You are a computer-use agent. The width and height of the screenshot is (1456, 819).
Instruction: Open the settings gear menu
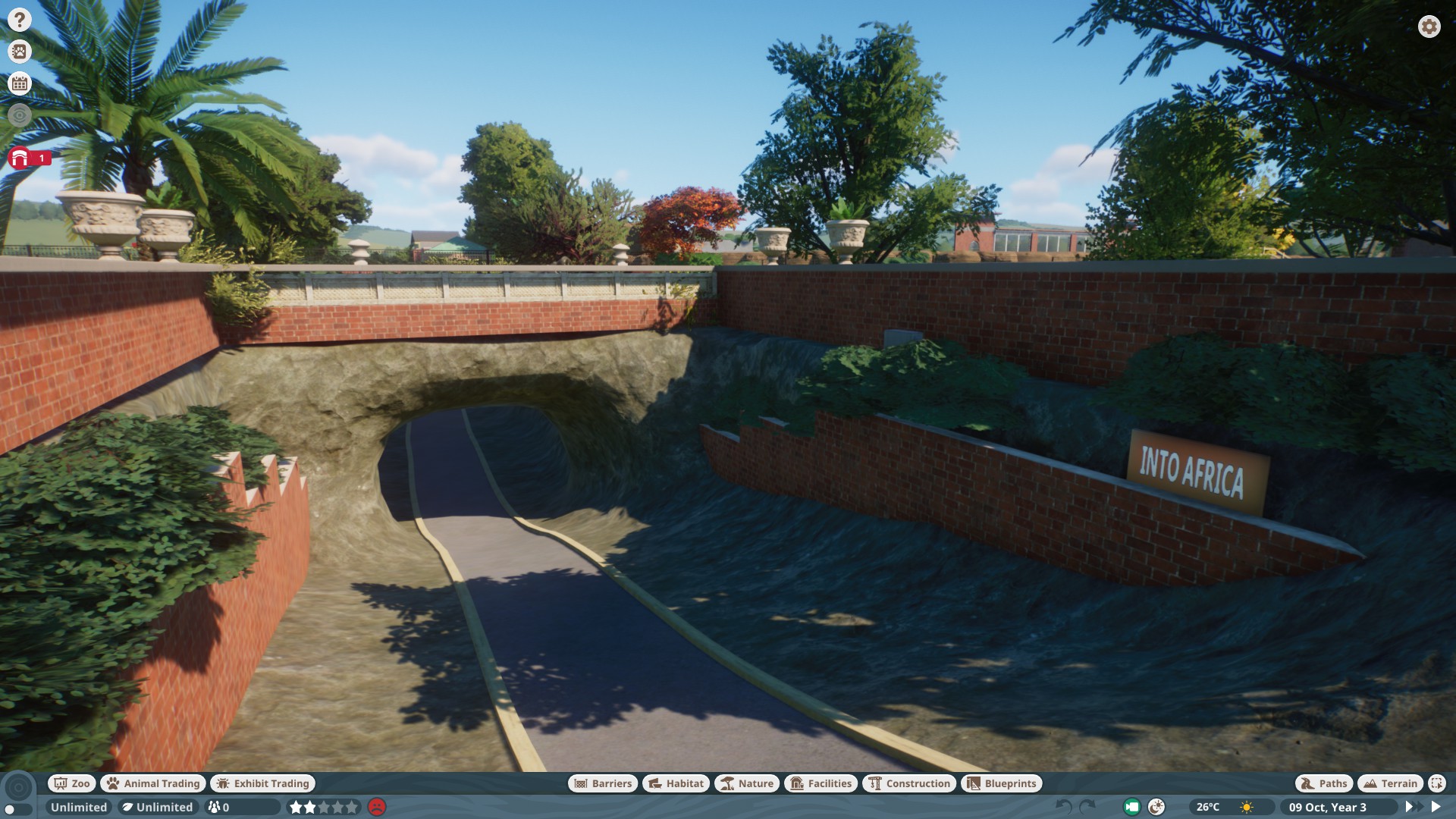pos(1430,27)
